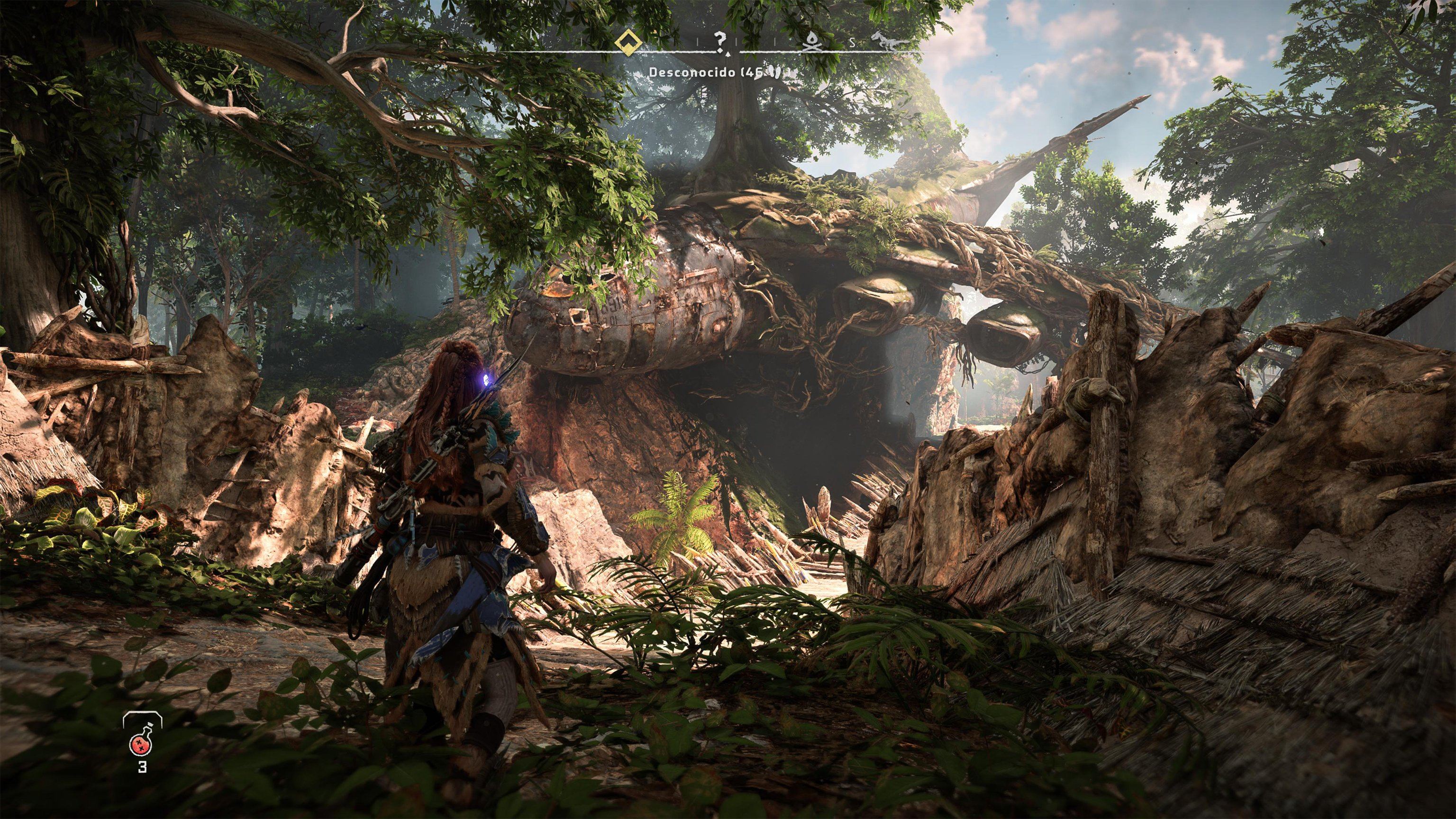Viewport: 1456px width, 819px height.
Task: Click the red health potion icon
Action: coord(140,745)
